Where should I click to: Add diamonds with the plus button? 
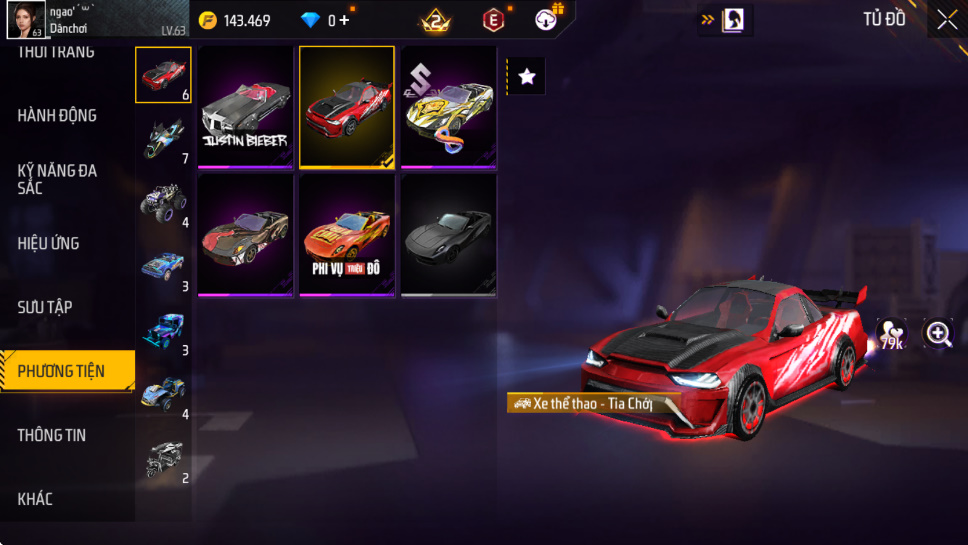(345, 20)
